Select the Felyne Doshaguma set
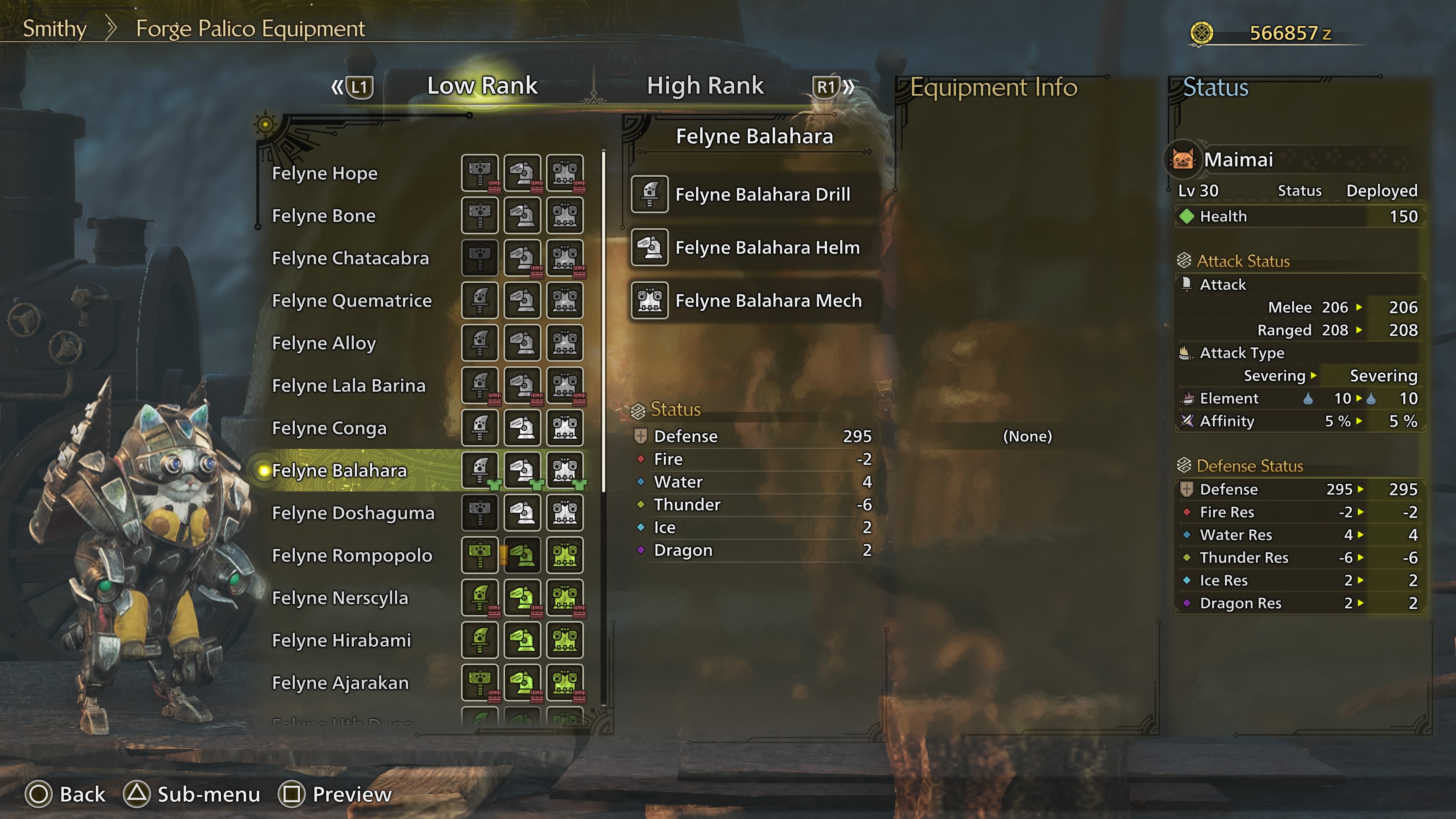1456x819 pixels. click(353, 513)
